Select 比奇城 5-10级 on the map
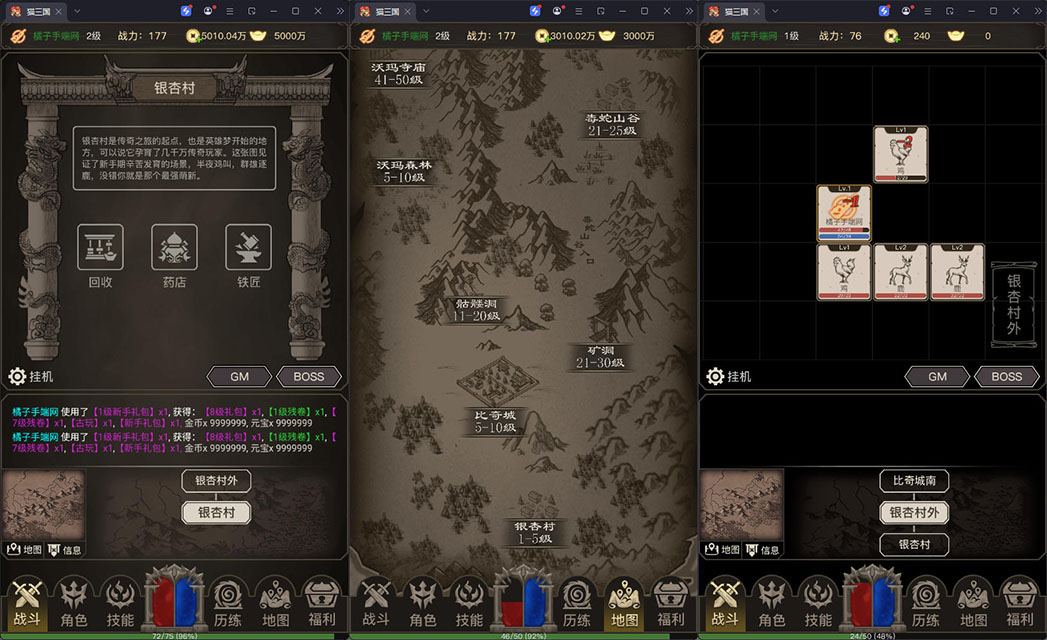This screenshot has width=1047, height=640. (495, 420)
